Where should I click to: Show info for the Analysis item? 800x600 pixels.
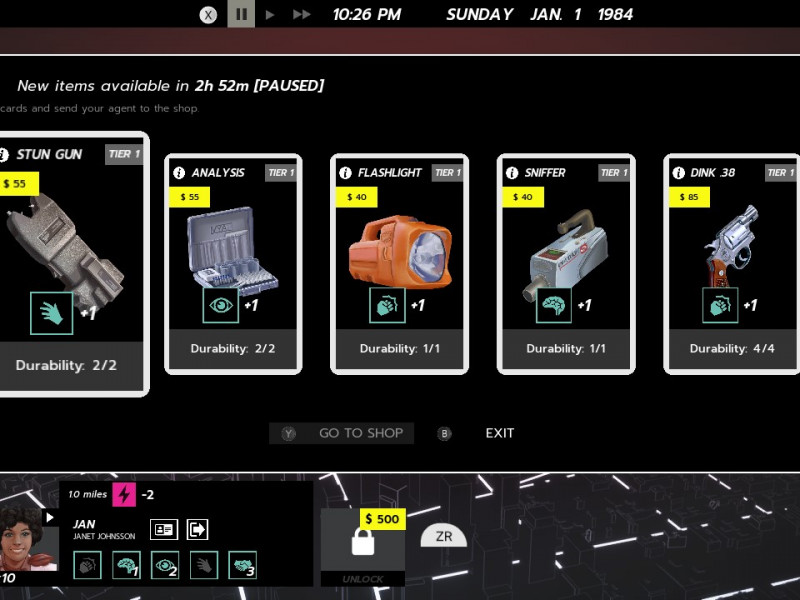179,173
